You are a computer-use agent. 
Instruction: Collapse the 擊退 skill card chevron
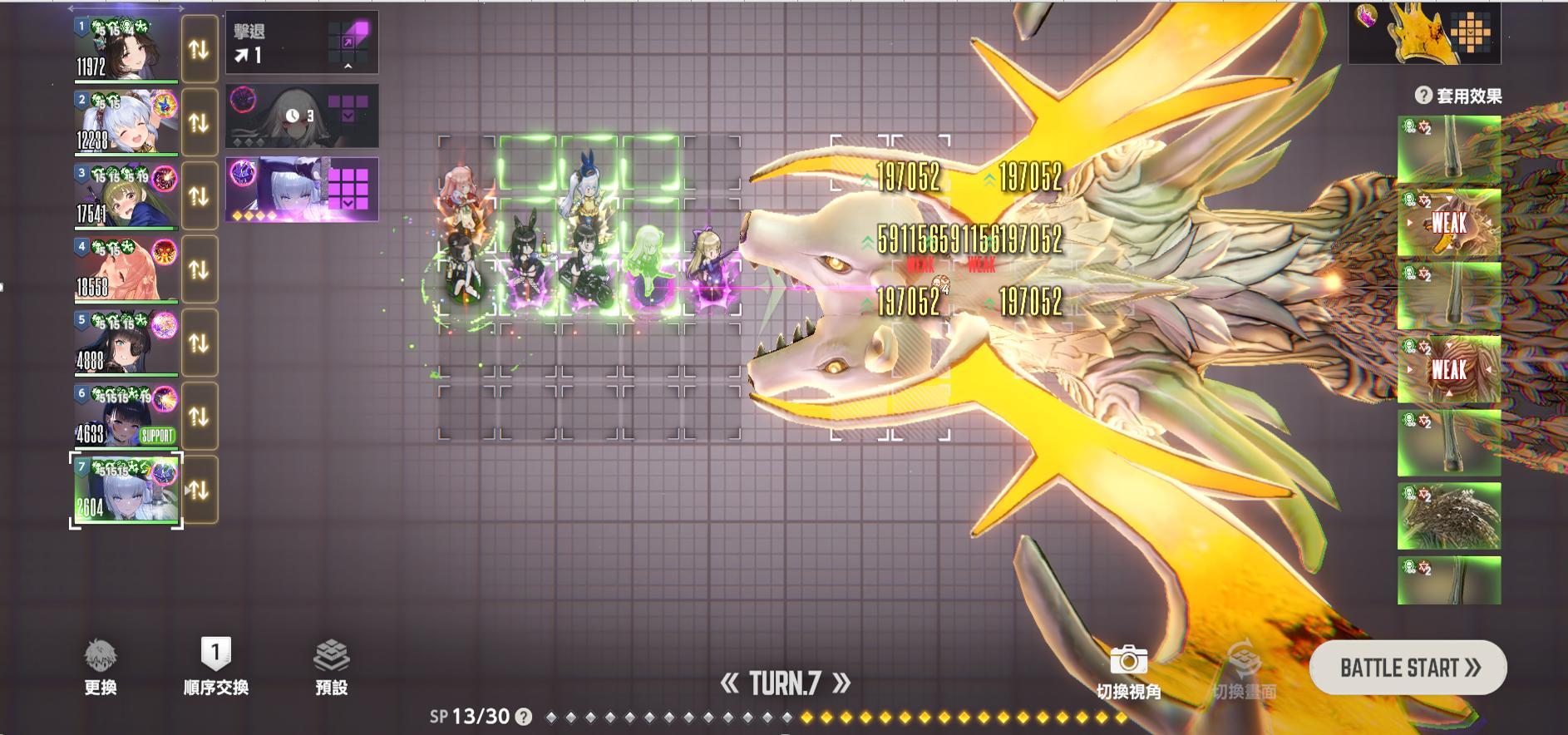(x=348, y=67)
